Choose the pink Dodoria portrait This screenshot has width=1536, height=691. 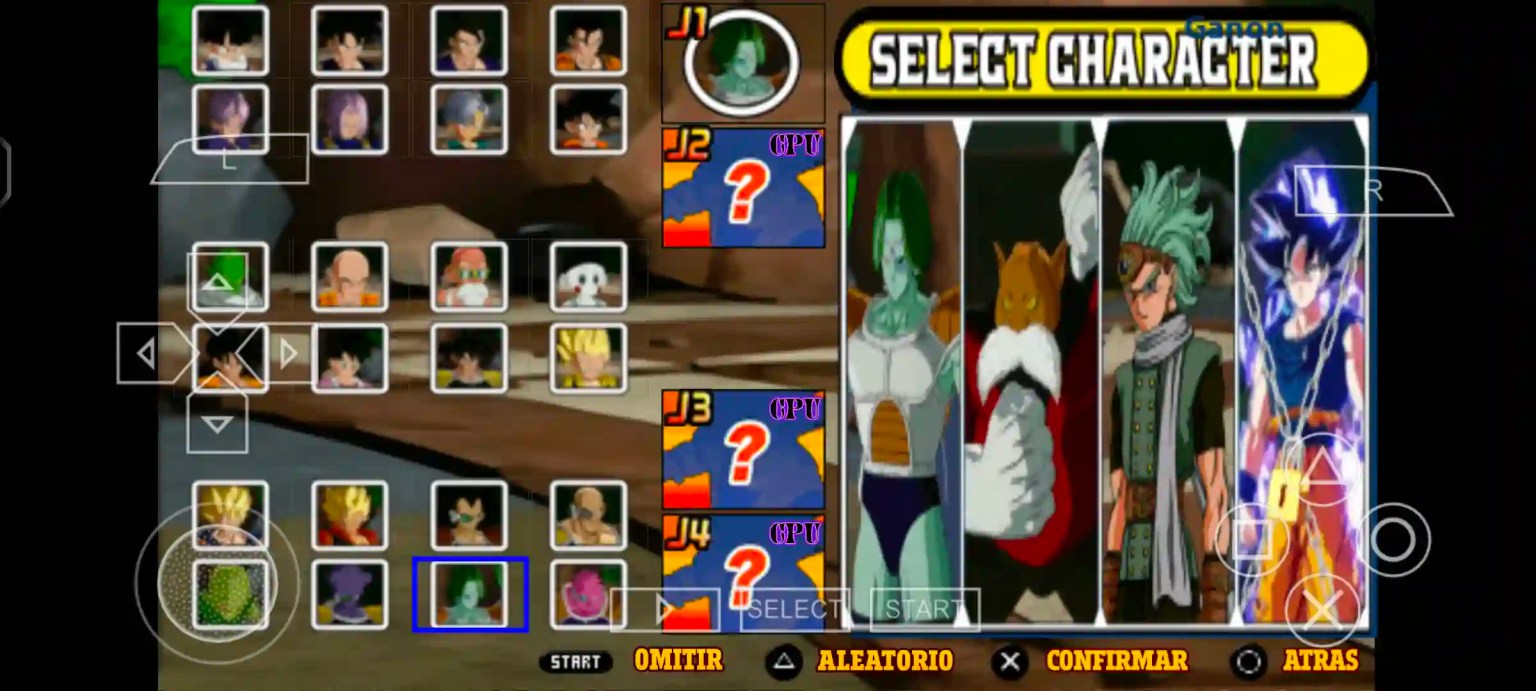[588, 594]
